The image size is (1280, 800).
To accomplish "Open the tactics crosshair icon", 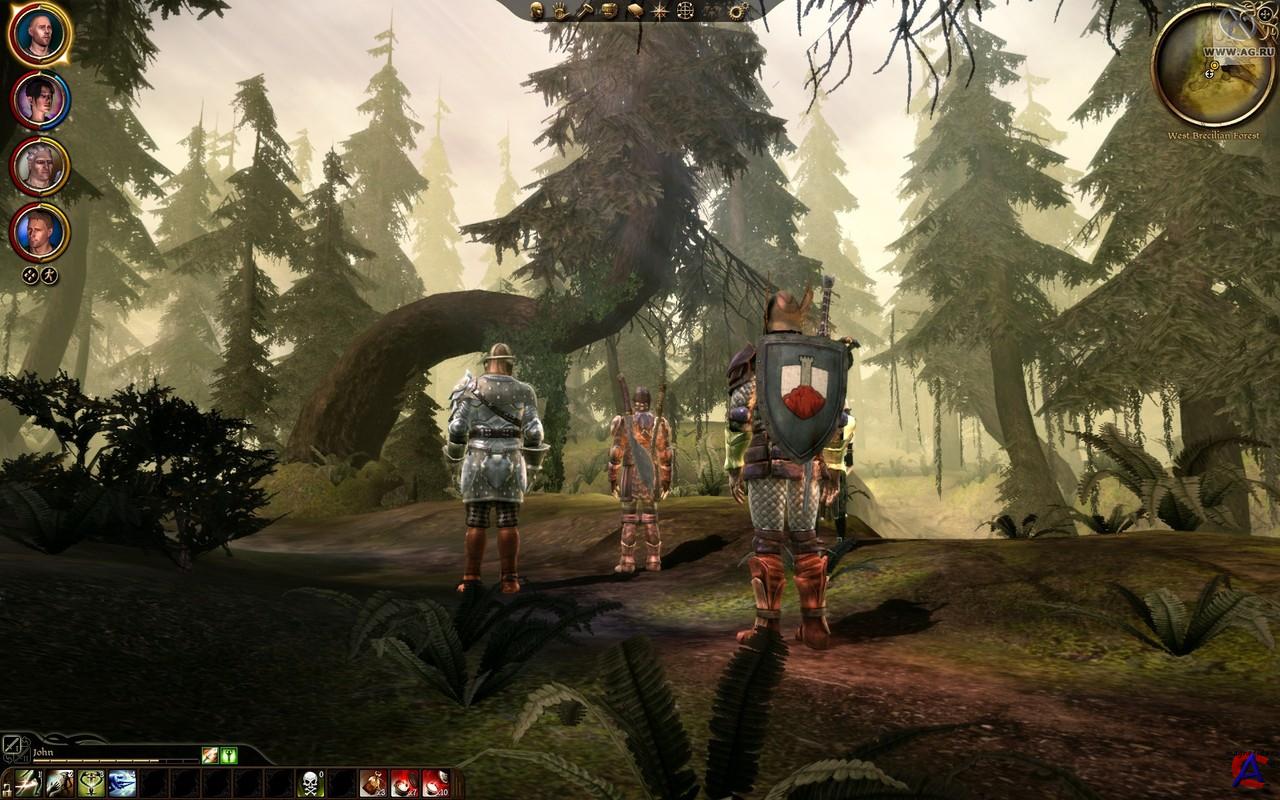I will coord(686,11).
